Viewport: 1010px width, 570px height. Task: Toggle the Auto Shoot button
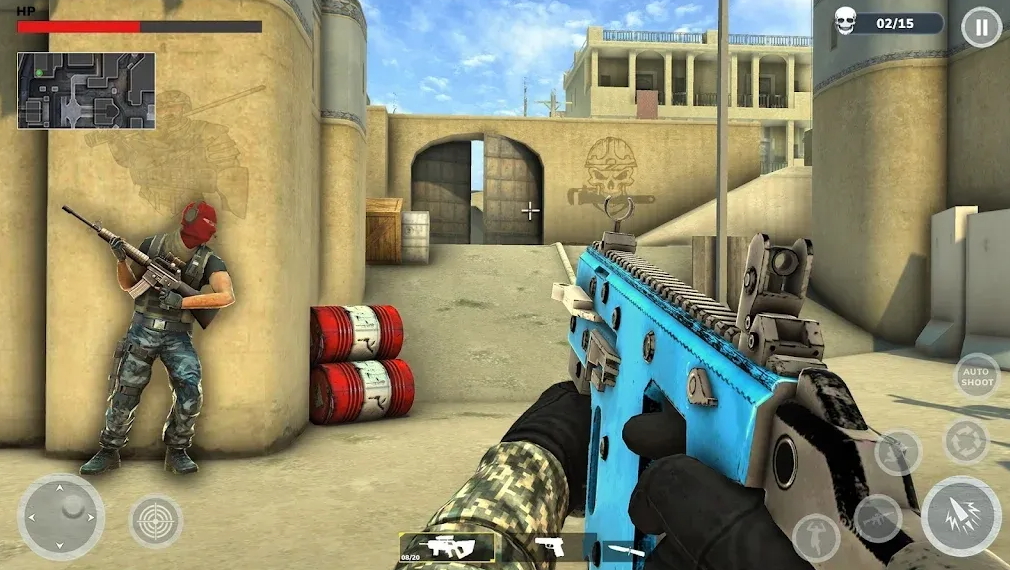[976, 376]
